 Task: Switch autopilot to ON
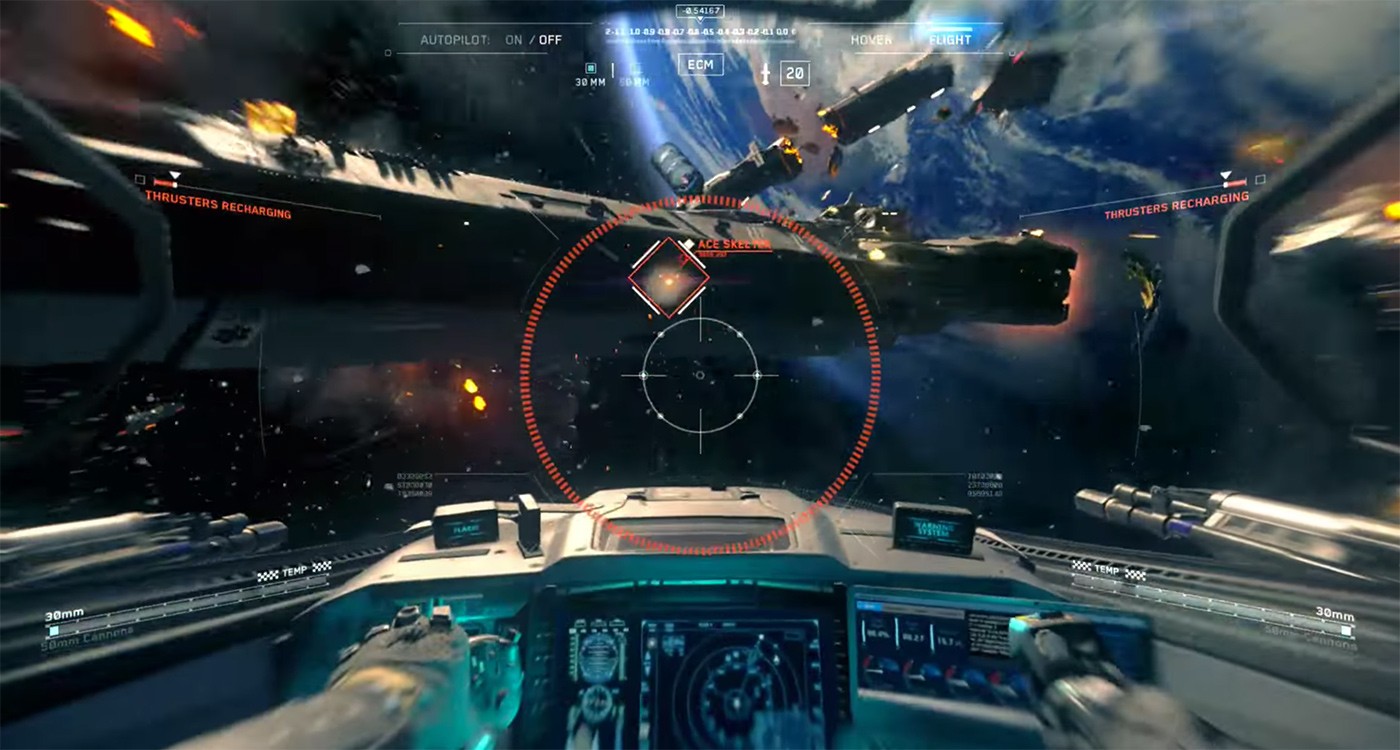(x=514, y=40)
